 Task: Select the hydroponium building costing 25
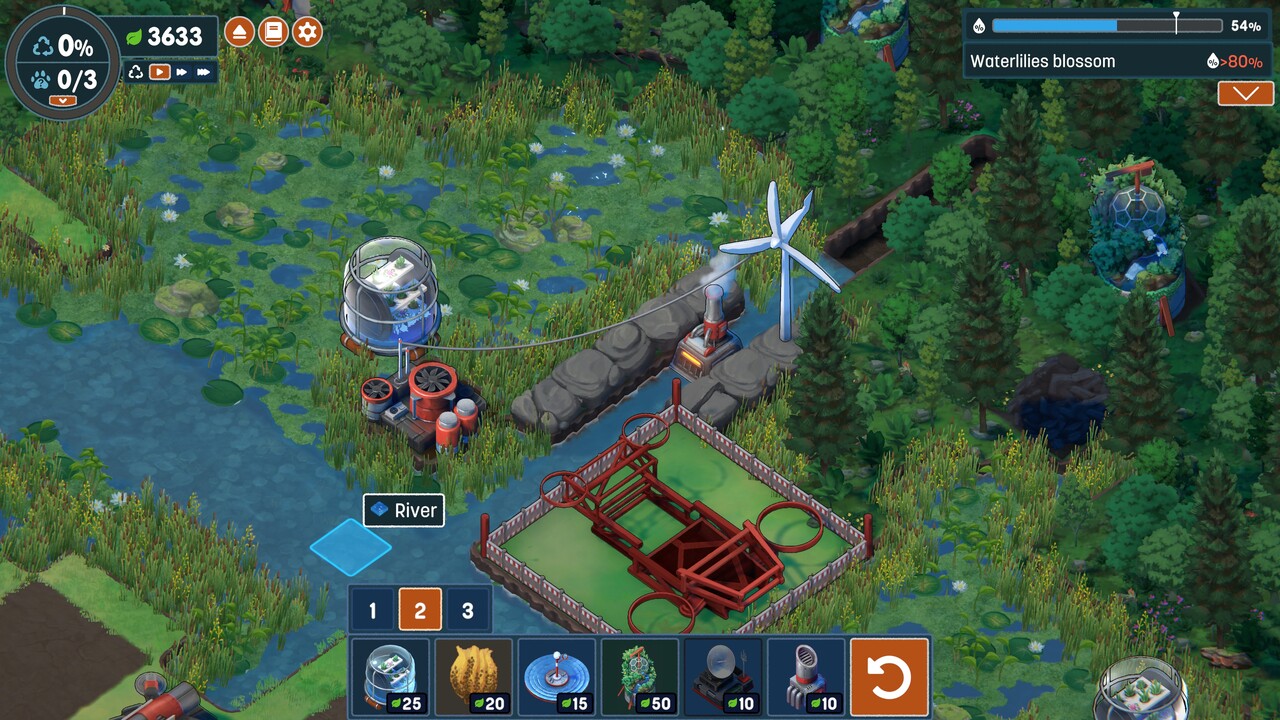[391, 678]
